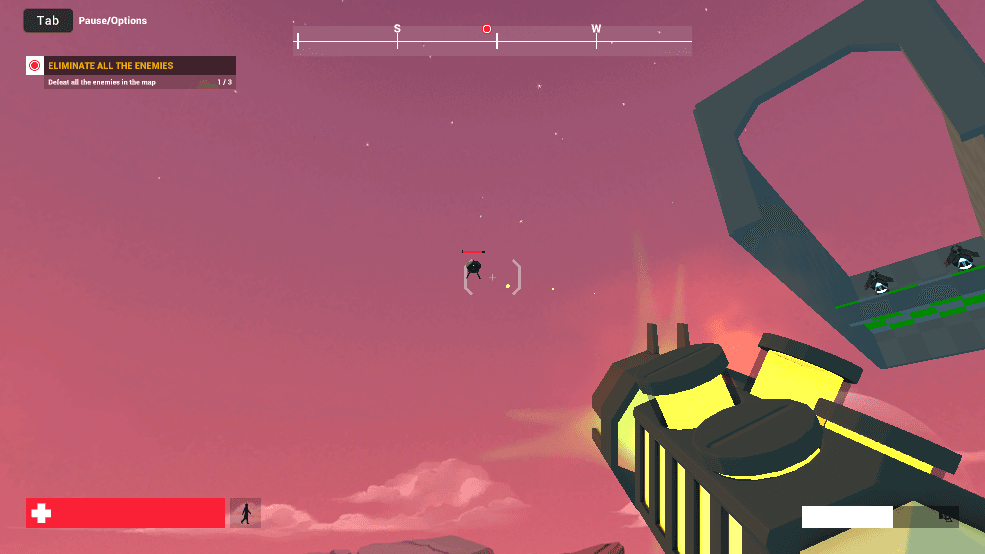Click the red target objective icon

coord(35,66)
